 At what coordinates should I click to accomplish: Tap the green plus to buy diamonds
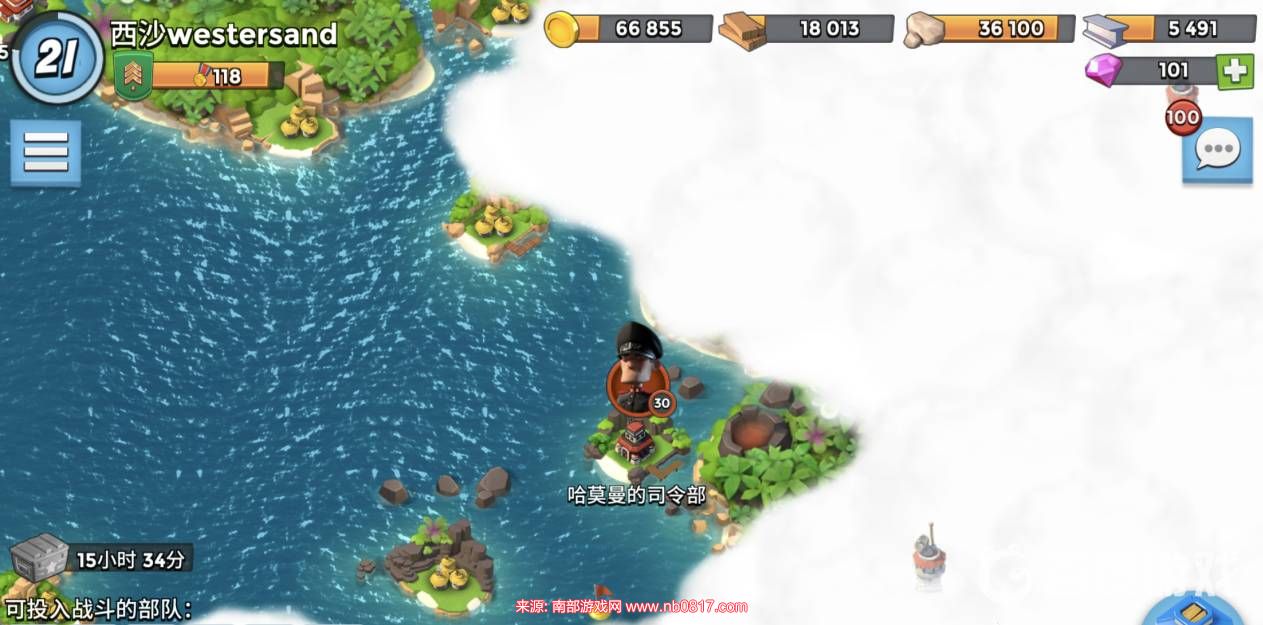click(x=1234, y=71)
